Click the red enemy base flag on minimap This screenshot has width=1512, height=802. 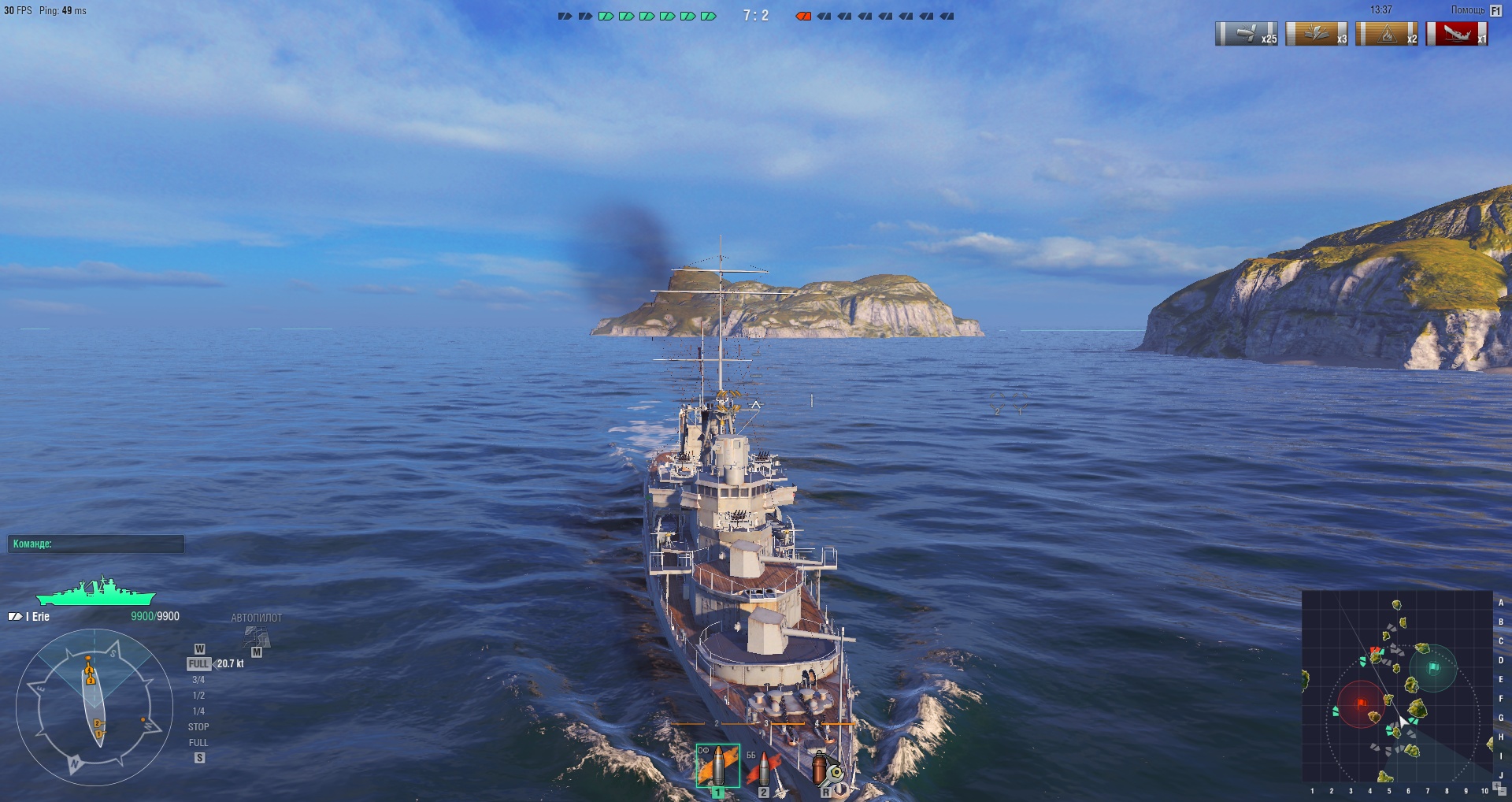[1362, 702]
